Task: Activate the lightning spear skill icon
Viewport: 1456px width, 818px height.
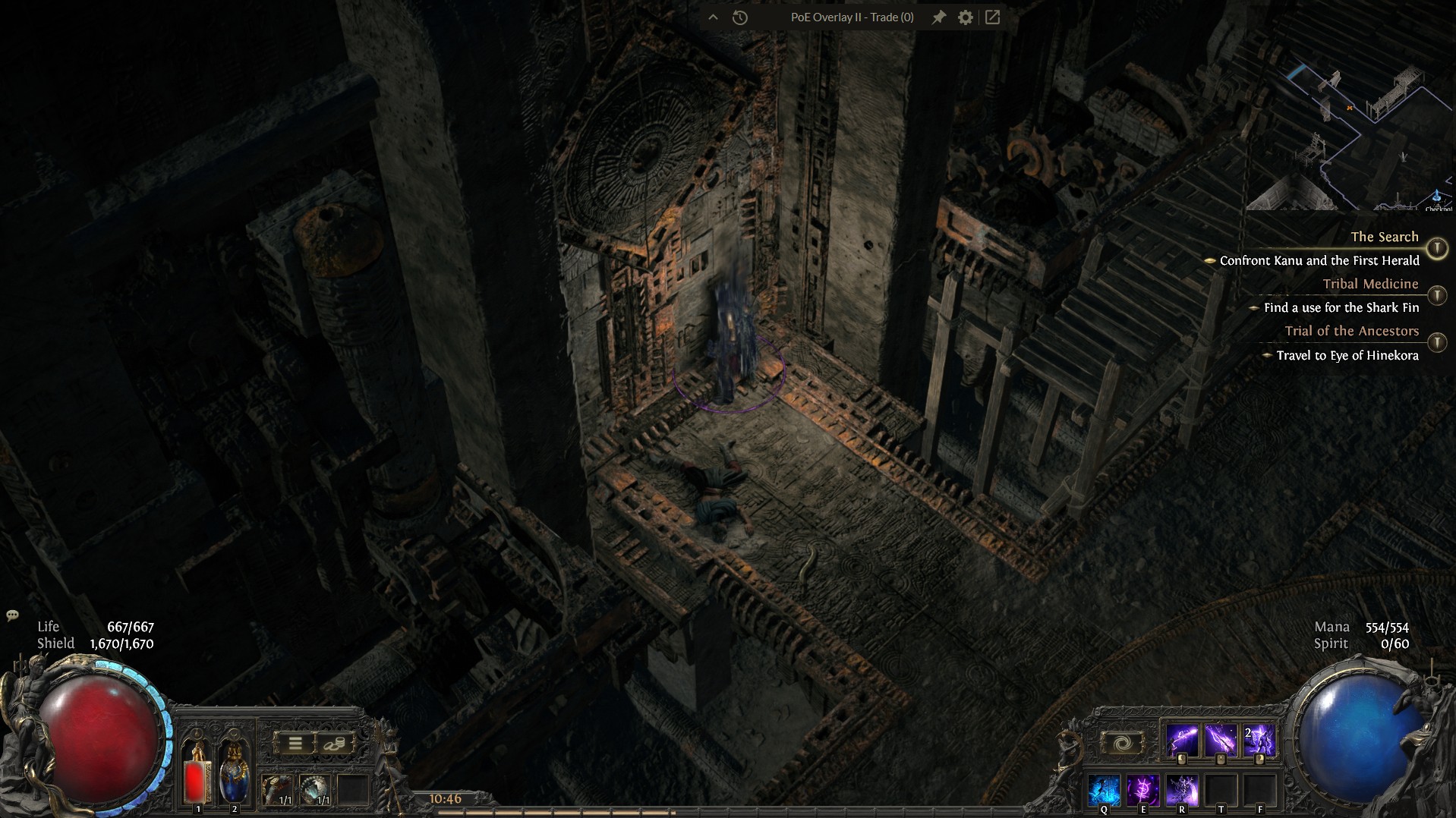Action: [1221, 740]
